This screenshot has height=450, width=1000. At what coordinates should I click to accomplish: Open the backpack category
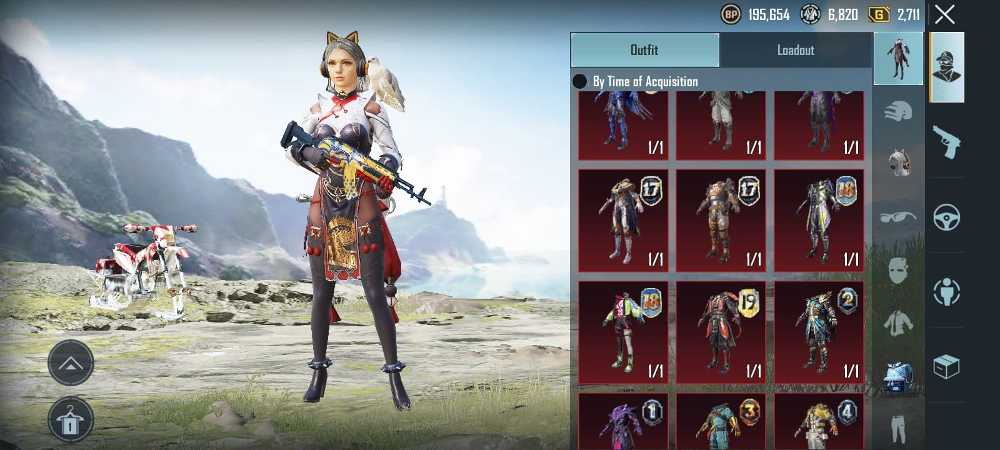pyautogui.click(x=898, y=375)
